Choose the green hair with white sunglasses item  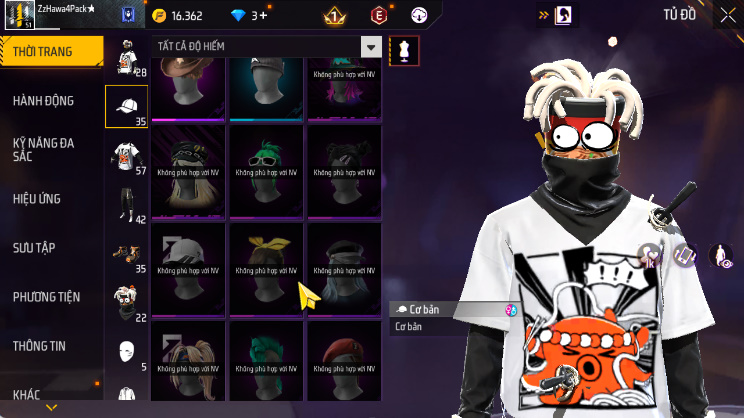tap(266, 166)
